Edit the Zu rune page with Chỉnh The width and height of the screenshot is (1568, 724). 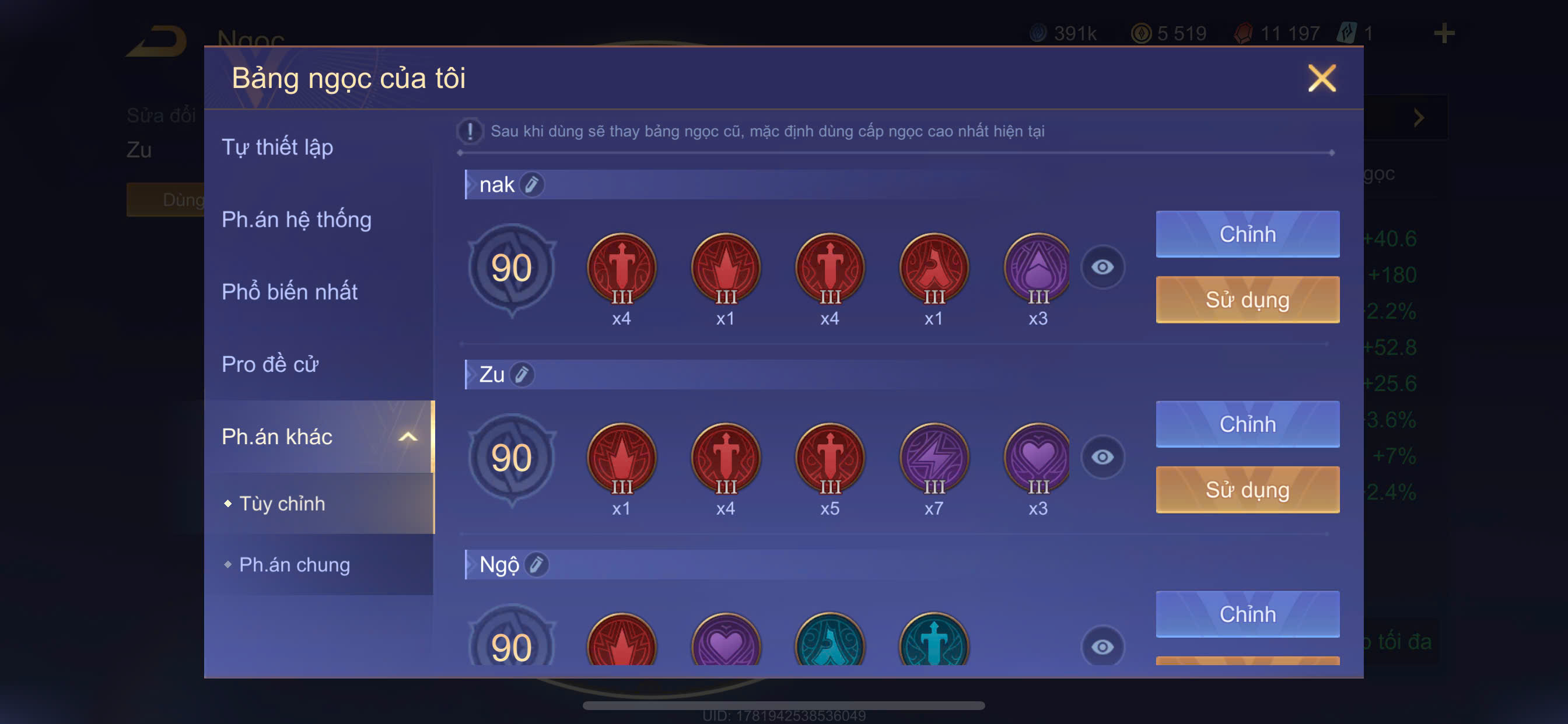coord(1247,424)
